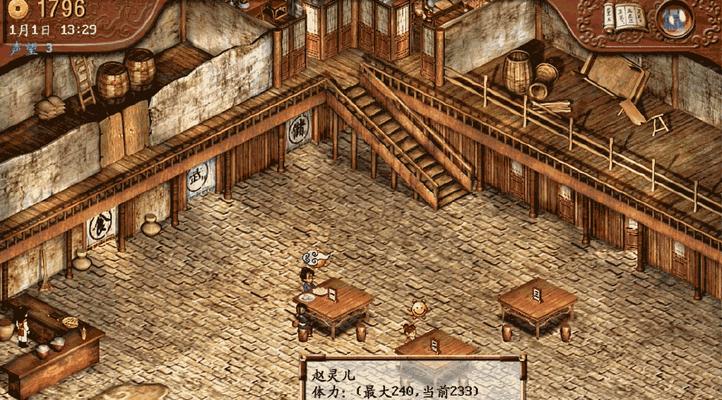Click the round blue medallion button
The width and height of the screenshot is (722, 400).
(675, 17)
